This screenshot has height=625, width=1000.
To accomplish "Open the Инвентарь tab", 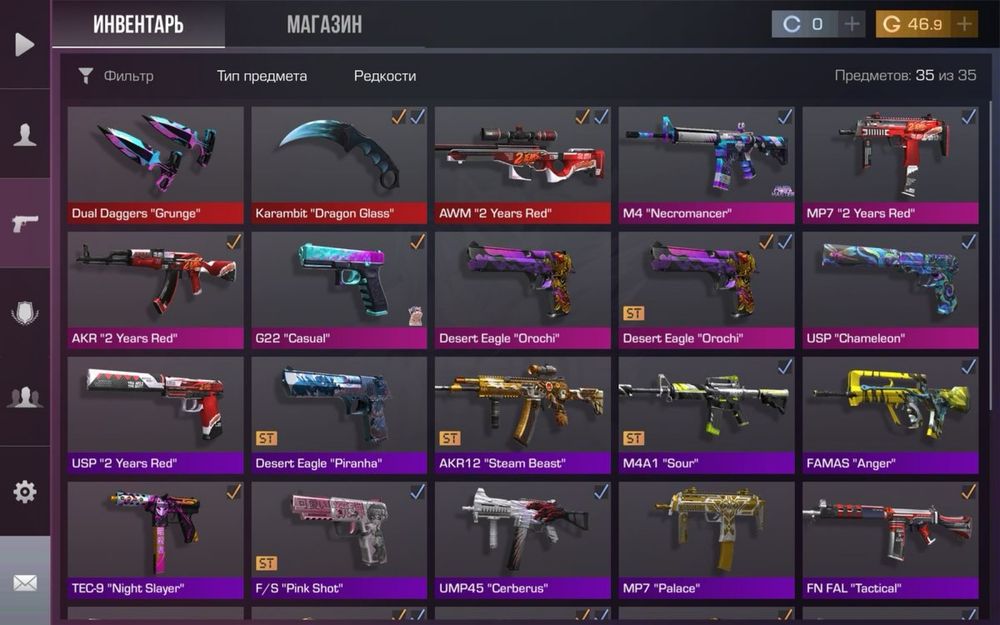I will coord(138,24).
